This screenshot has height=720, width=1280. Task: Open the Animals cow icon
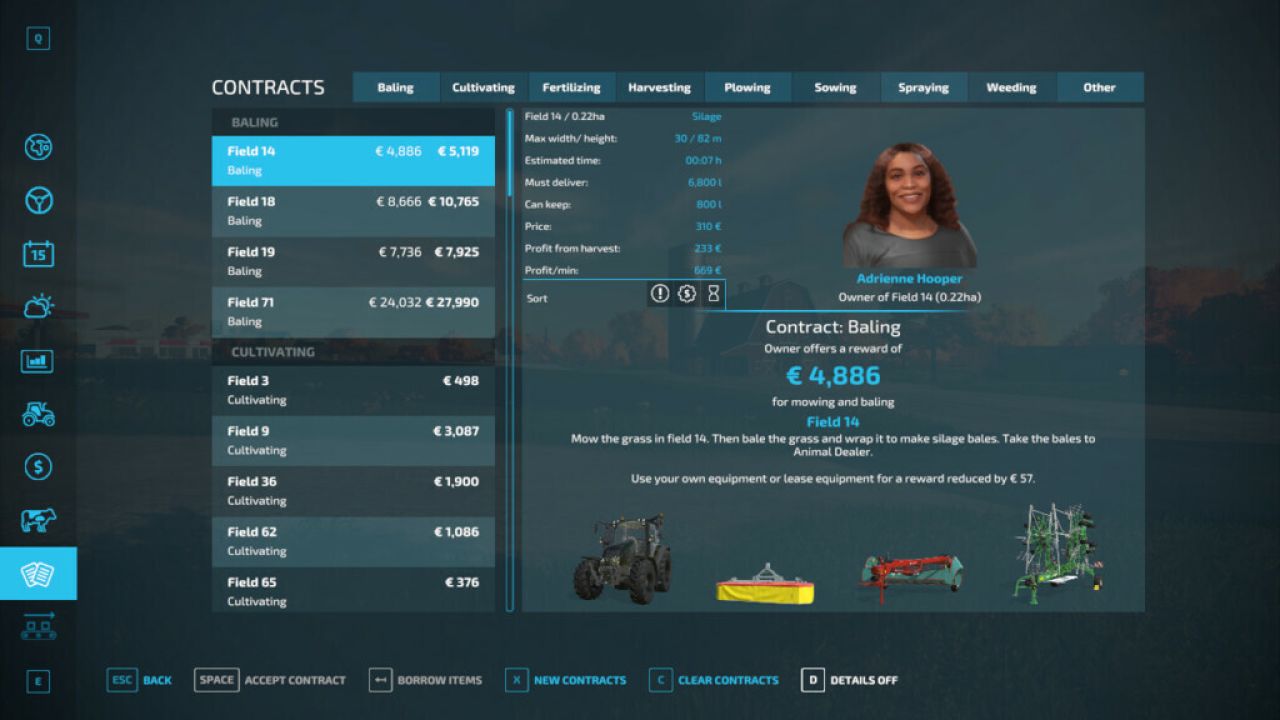click(37, 520)
